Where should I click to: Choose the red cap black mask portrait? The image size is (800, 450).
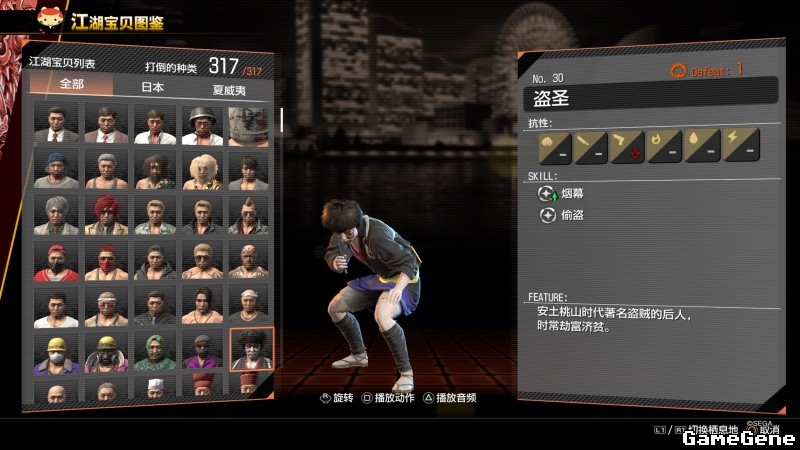tap(56, 260)
